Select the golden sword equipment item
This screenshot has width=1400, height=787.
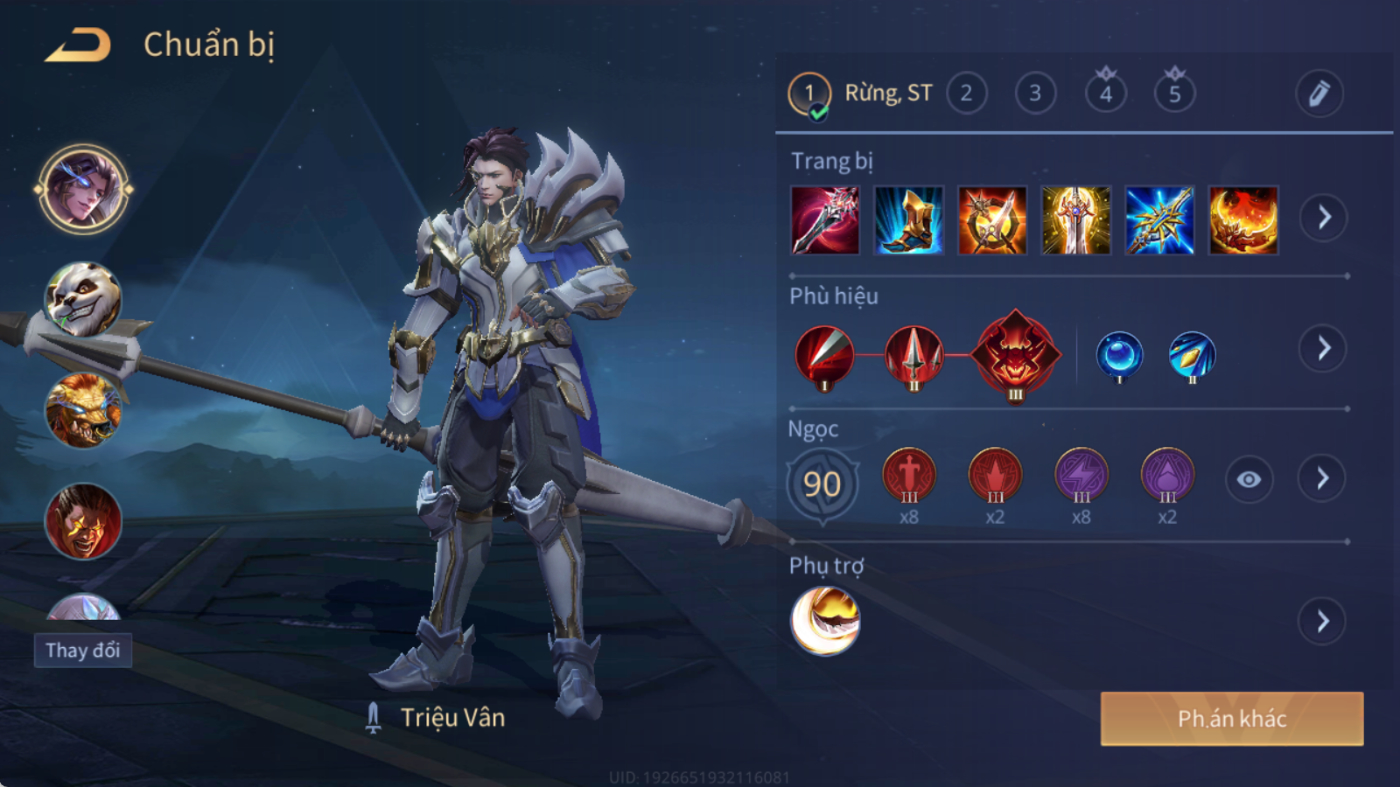1076,220
